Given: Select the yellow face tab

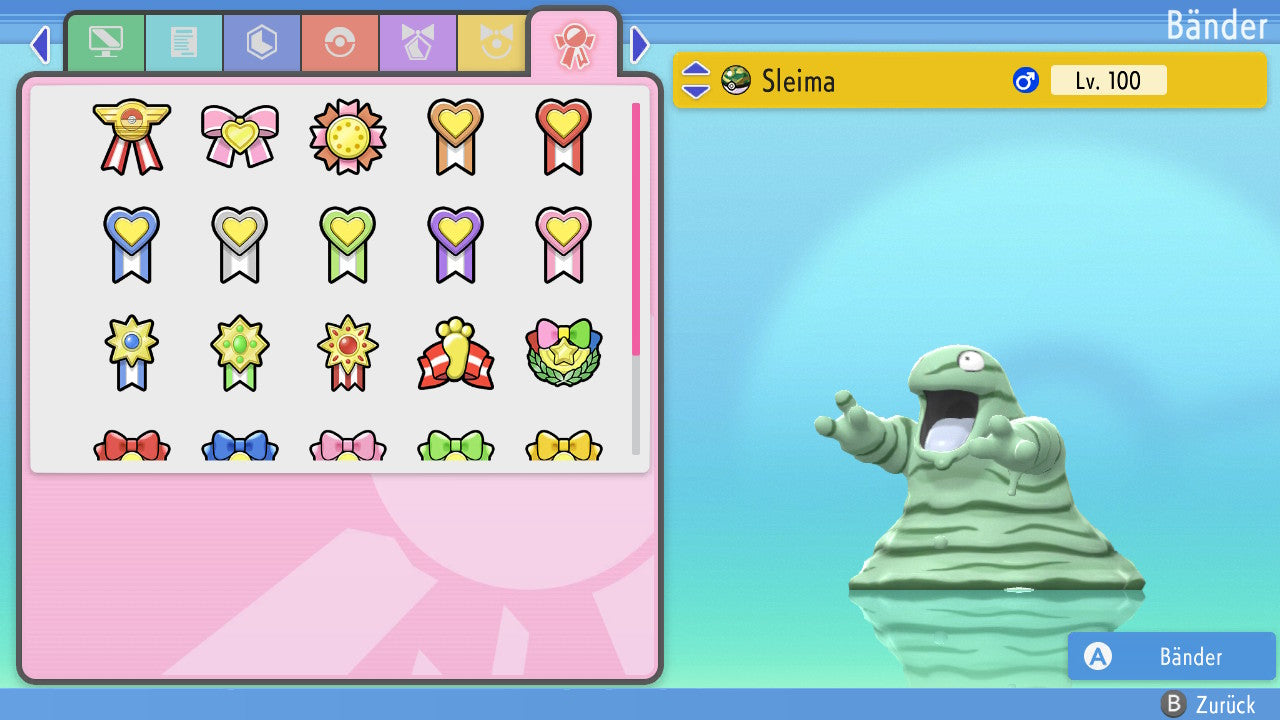Looking at the screenshot, I should coord(493,43).
